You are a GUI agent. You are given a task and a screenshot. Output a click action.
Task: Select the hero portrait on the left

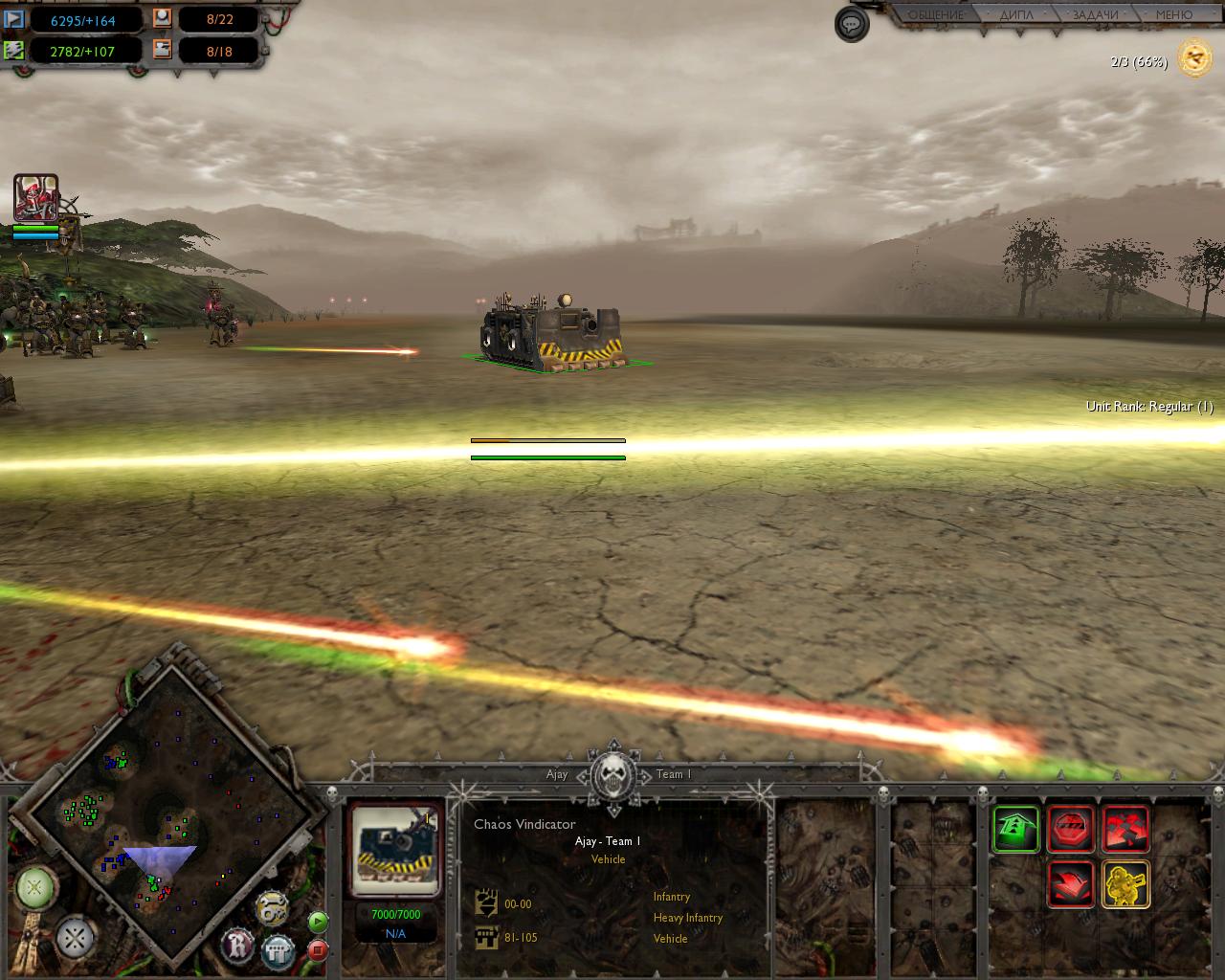pyautogui.click(x=36, y=198)
